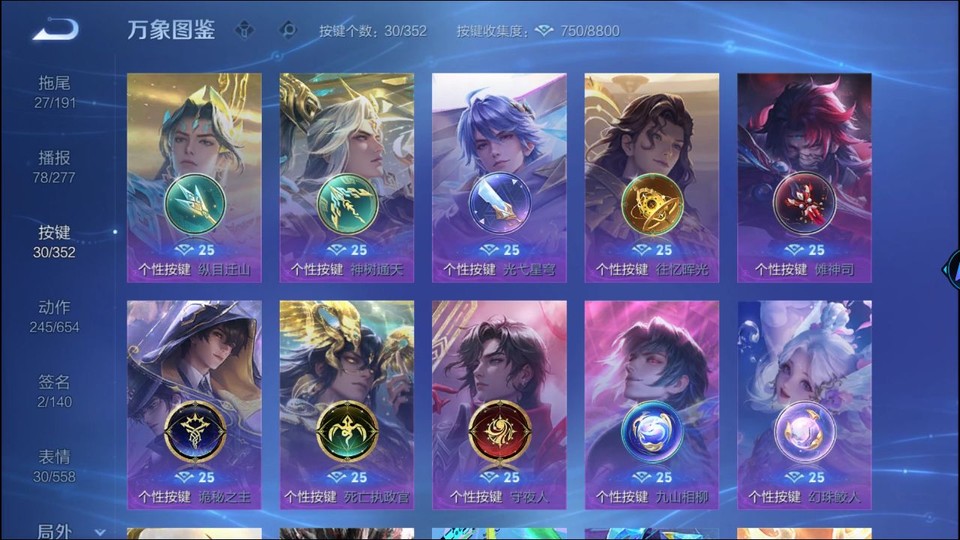The width and height of the screenshot is (960, 540).
Task: Select the 按键 category tab
Action: 55,241
